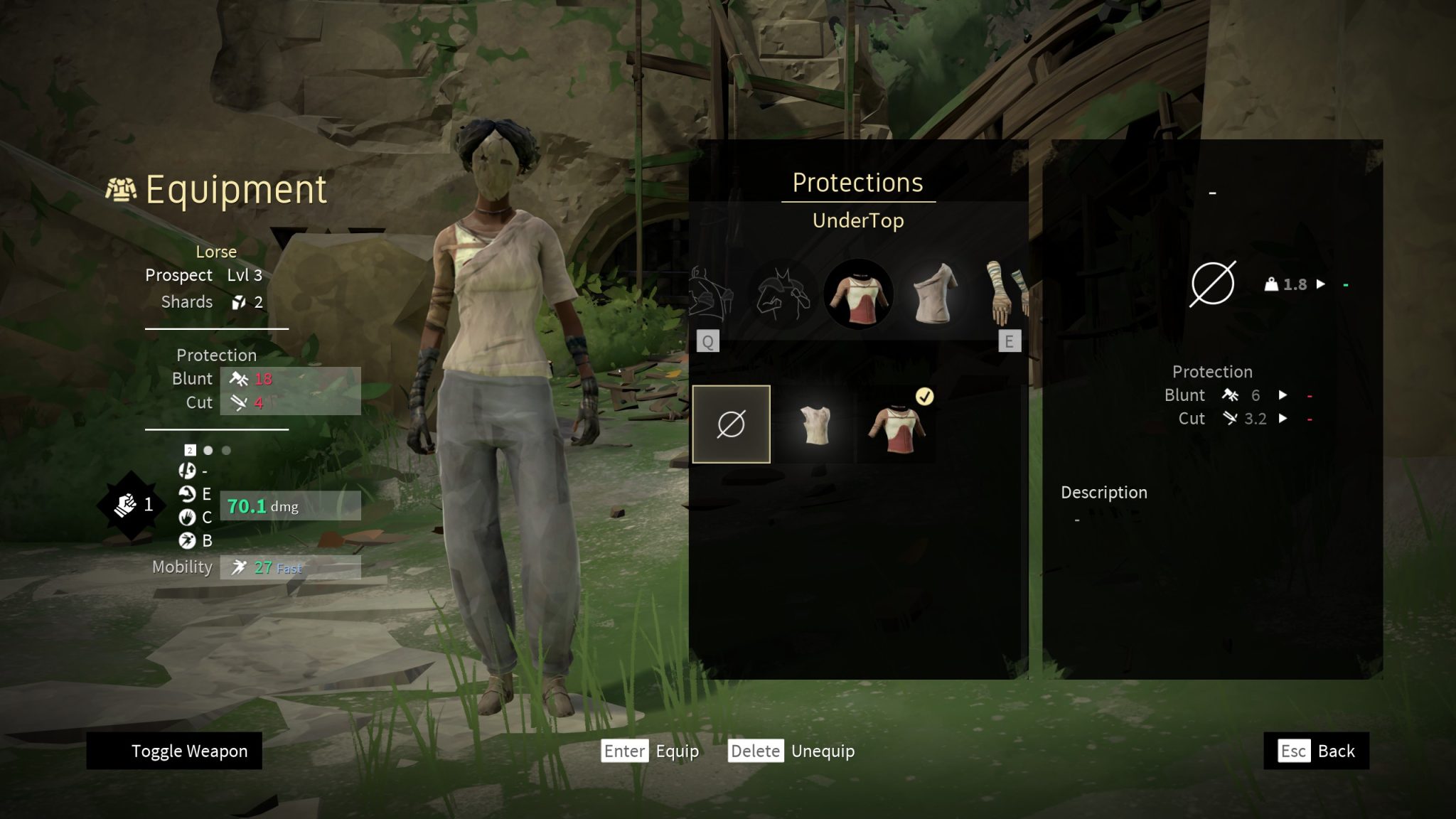
Task: Open the Protections tab header
Action: 858,183
